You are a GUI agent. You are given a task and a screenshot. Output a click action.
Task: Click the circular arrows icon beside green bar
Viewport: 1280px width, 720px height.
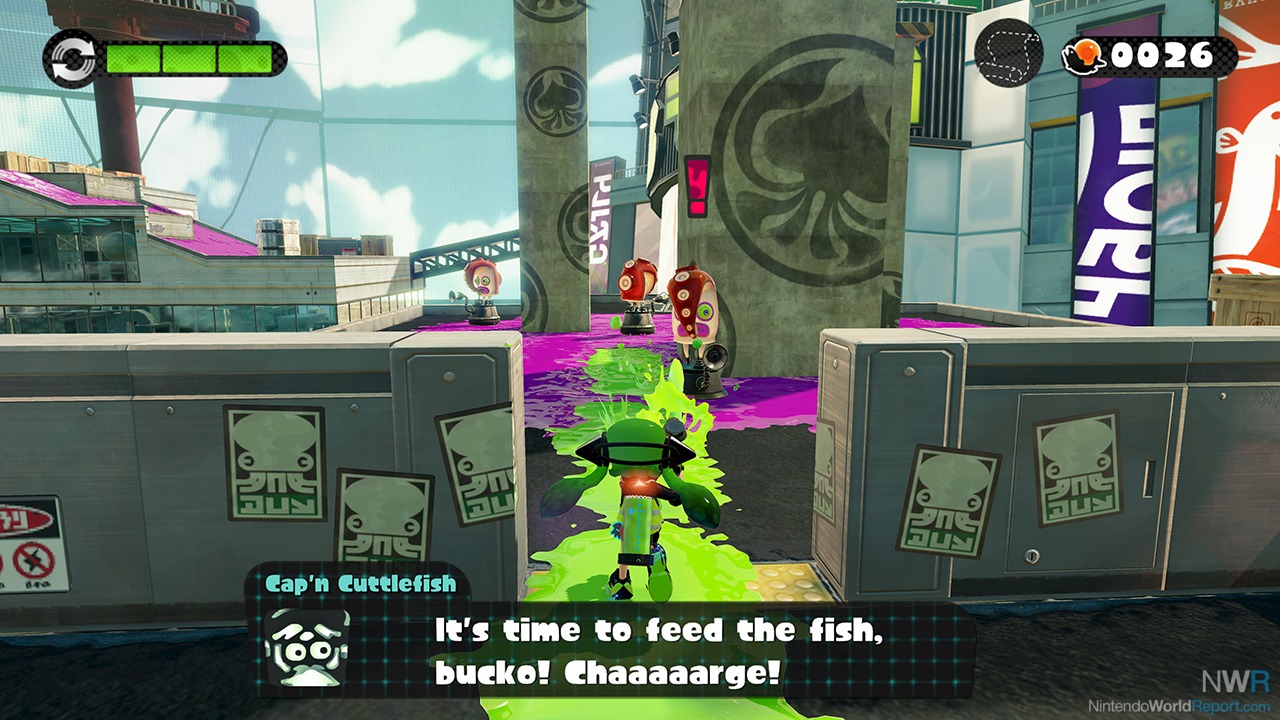coord(71,58)
